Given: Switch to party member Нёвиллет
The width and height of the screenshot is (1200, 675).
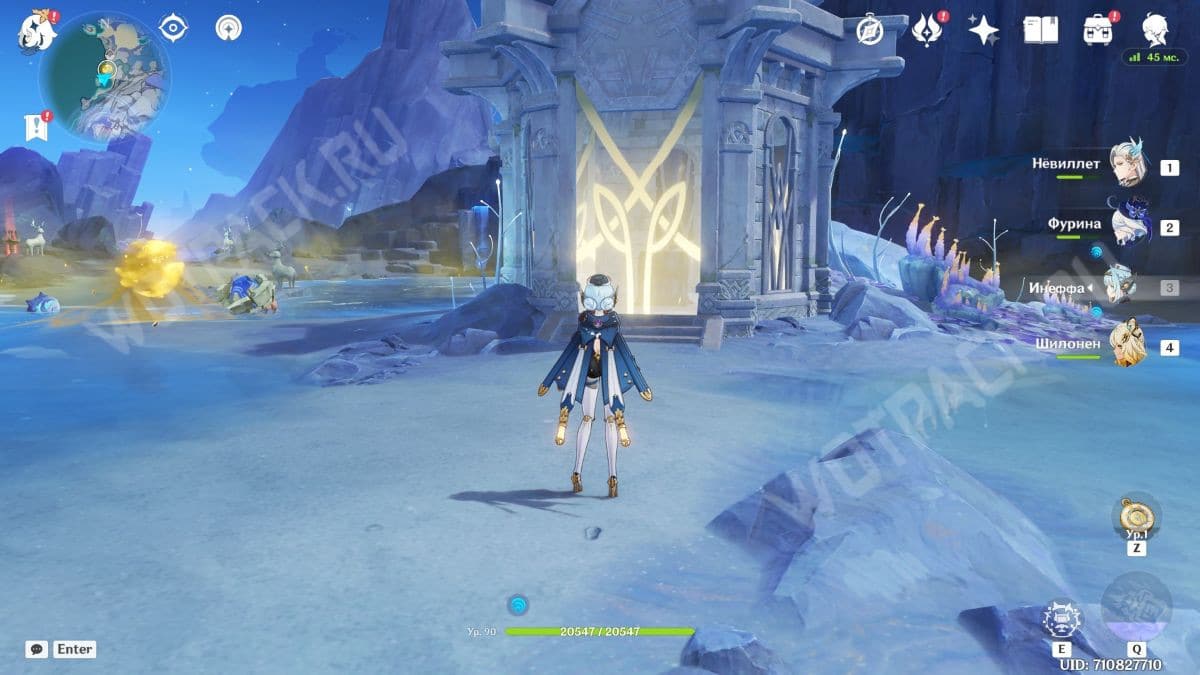Looking at the screenshot, I should (1130, 165).
